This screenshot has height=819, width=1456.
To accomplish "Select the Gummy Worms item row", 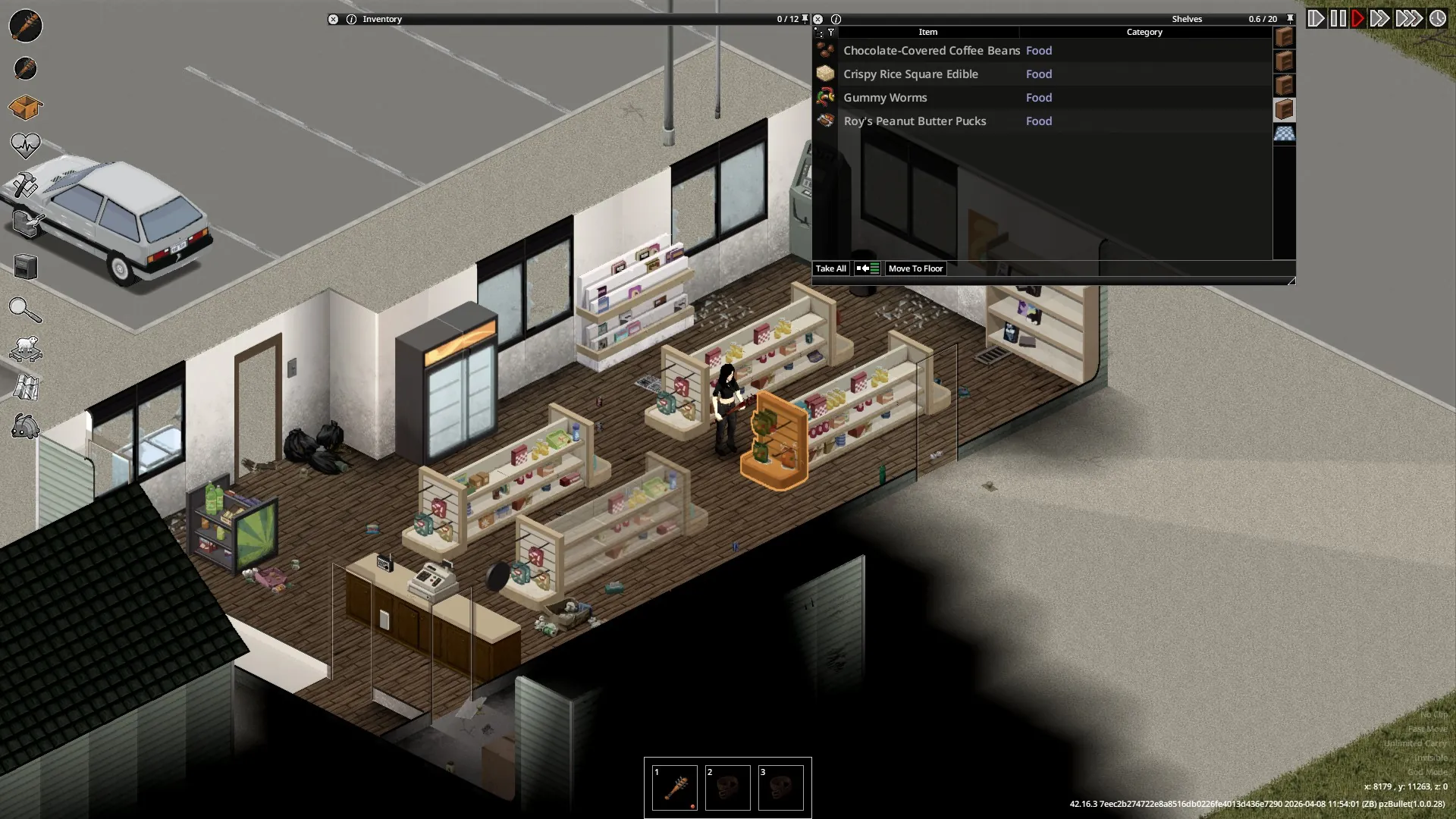I will (x=885, y=98).
